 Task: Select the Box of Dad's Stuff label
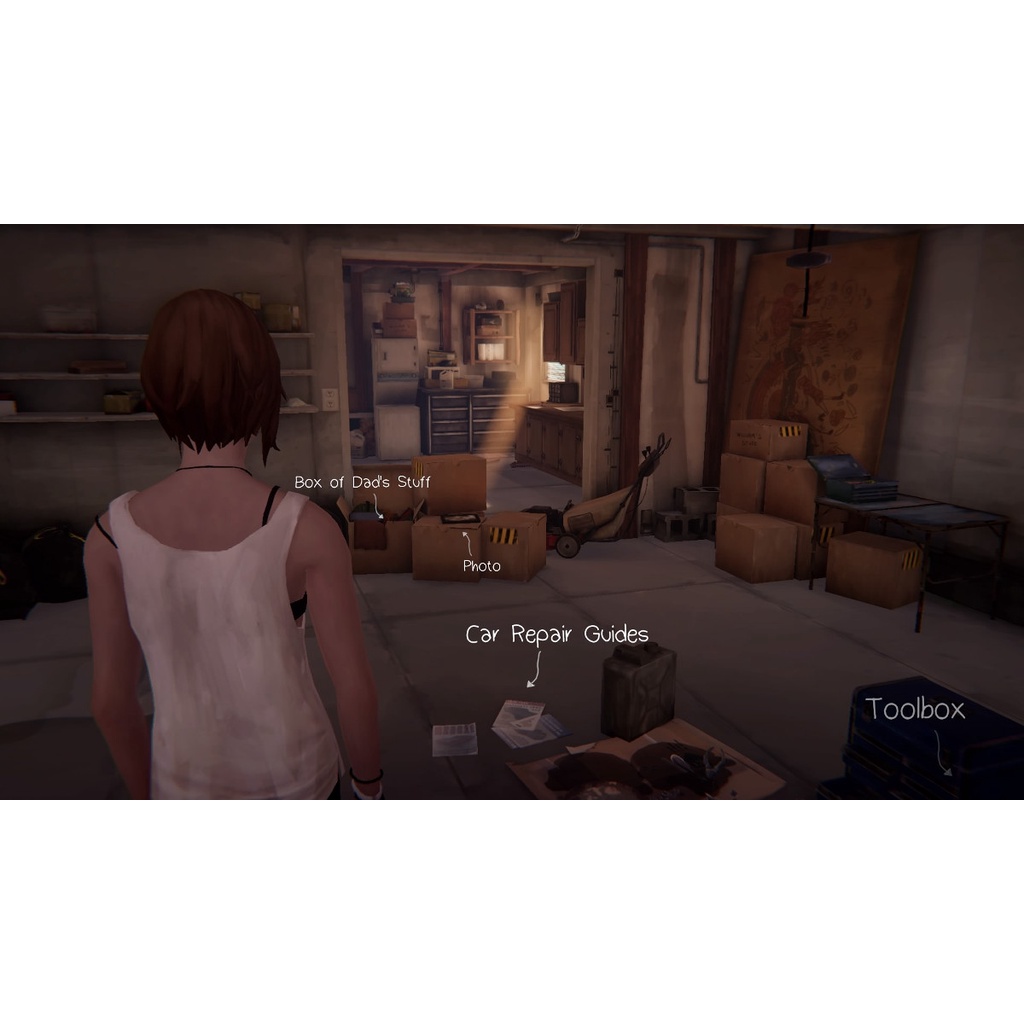click(362, 482)
